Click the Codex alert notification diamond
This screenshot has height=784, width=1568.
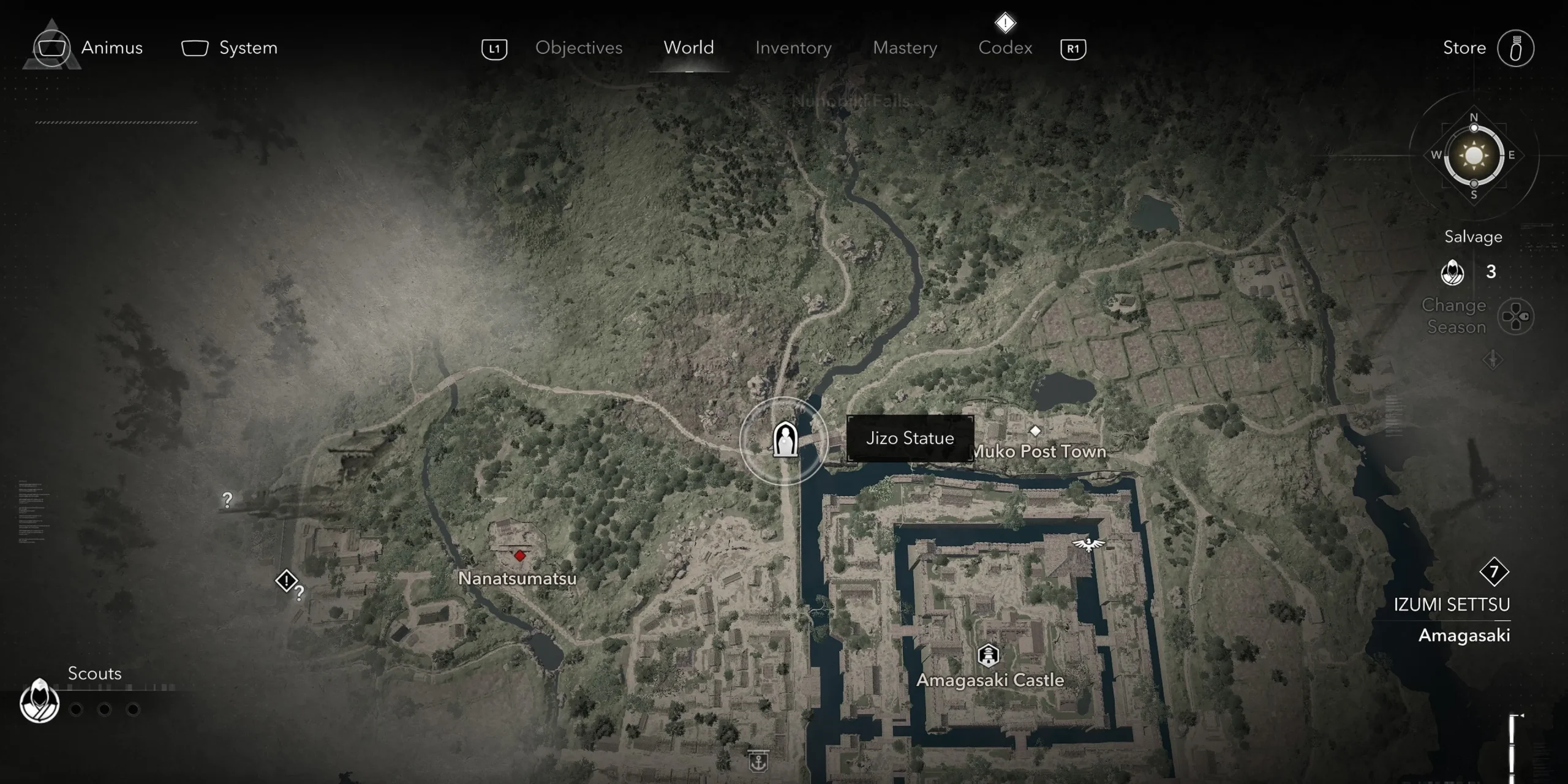(x=1005, y=22)
